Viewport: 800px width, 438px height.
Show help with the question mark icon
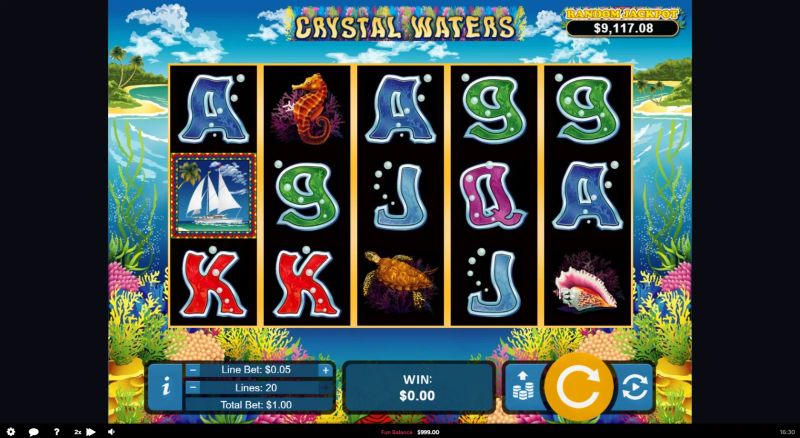click(57, 432)
